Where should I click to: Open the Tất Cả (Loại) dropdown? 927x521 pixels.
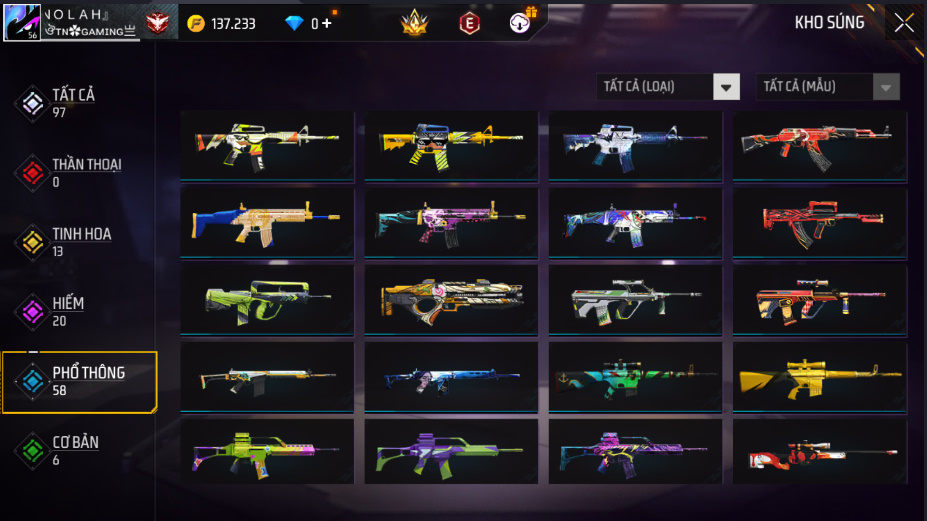click(x=668, y=87)
